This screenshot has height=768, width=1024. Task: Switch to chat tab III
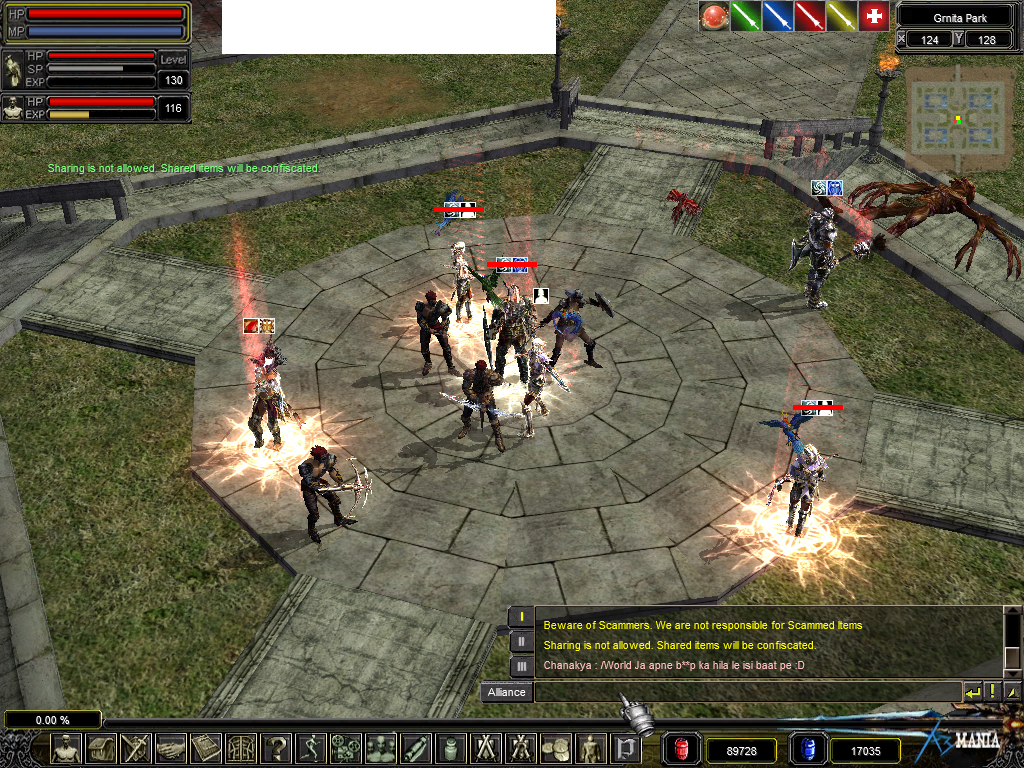522,666
